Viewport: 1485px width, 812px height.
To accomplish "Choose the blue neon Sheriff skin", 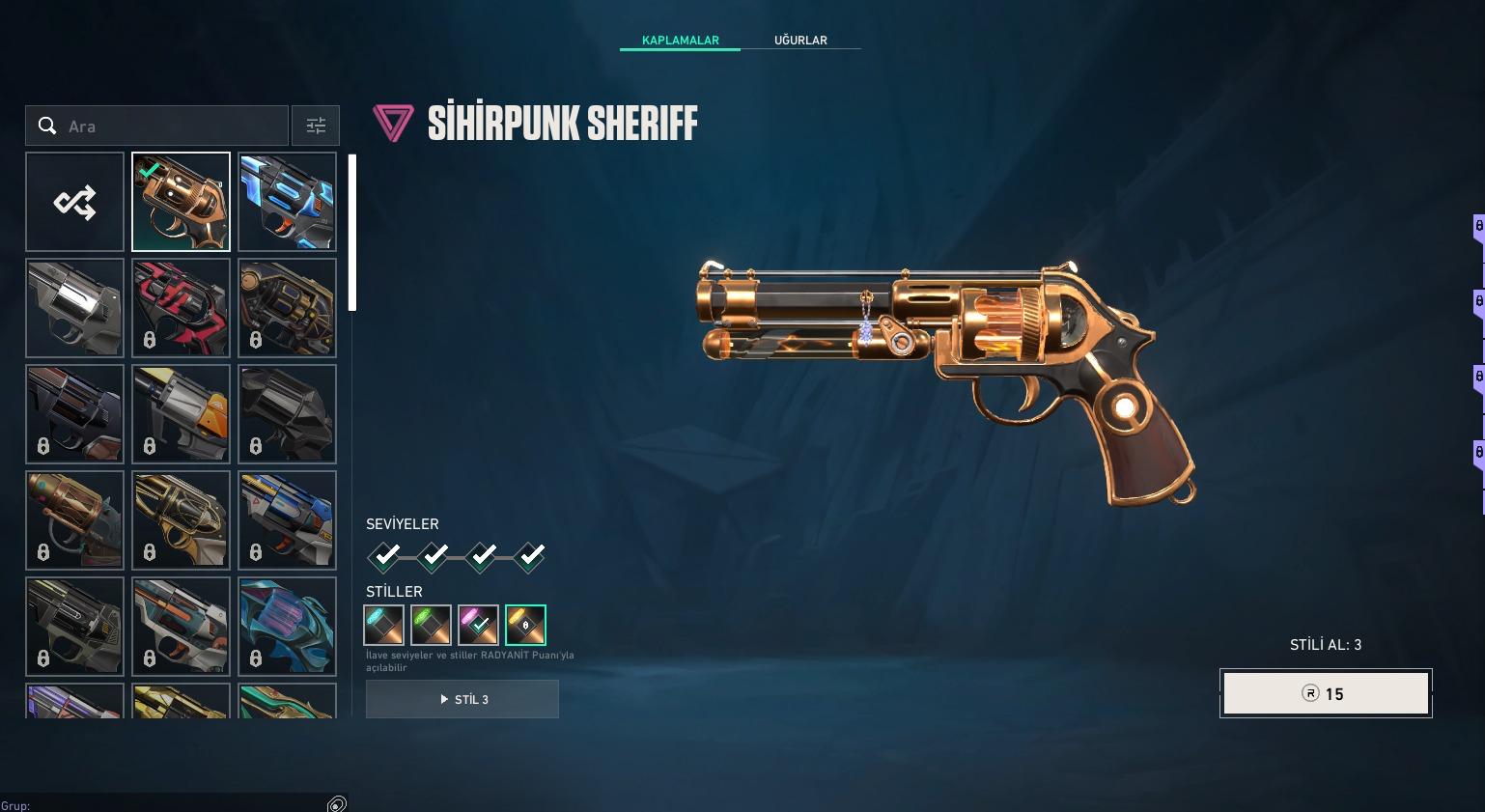I will click(x=287, y=202).
